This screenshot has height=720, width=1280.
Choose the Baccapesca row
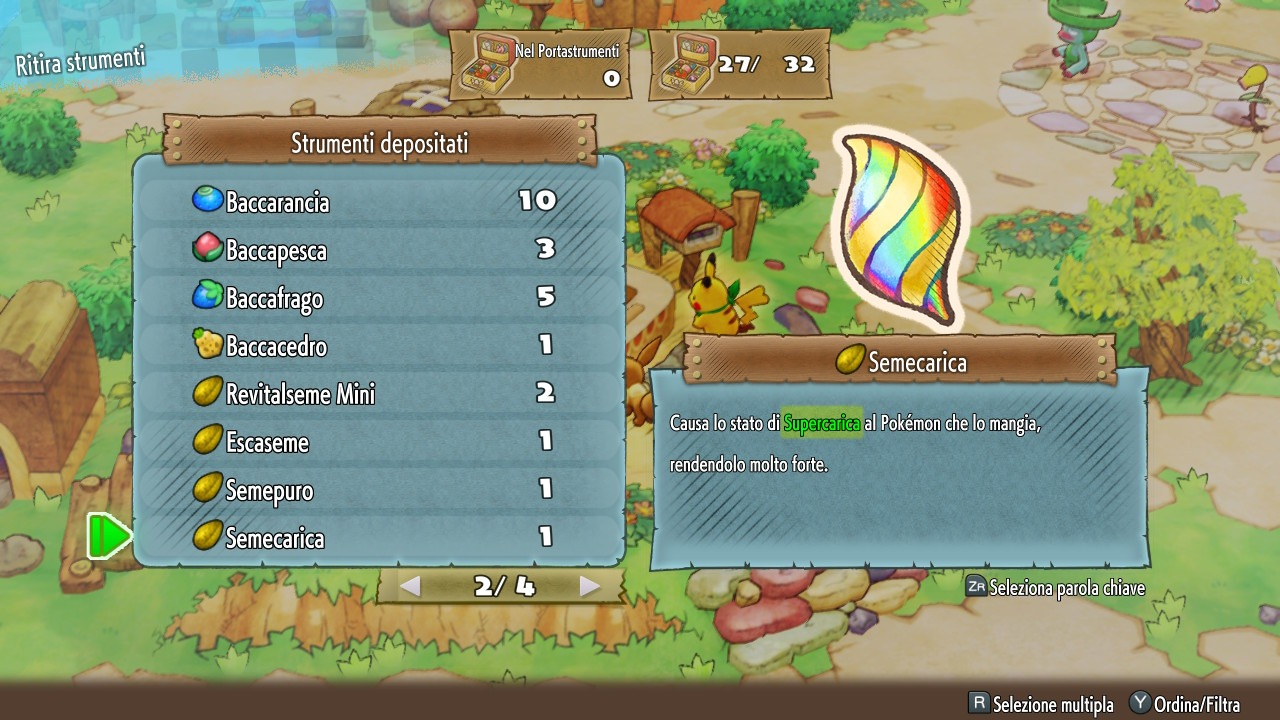coord(378,249)
